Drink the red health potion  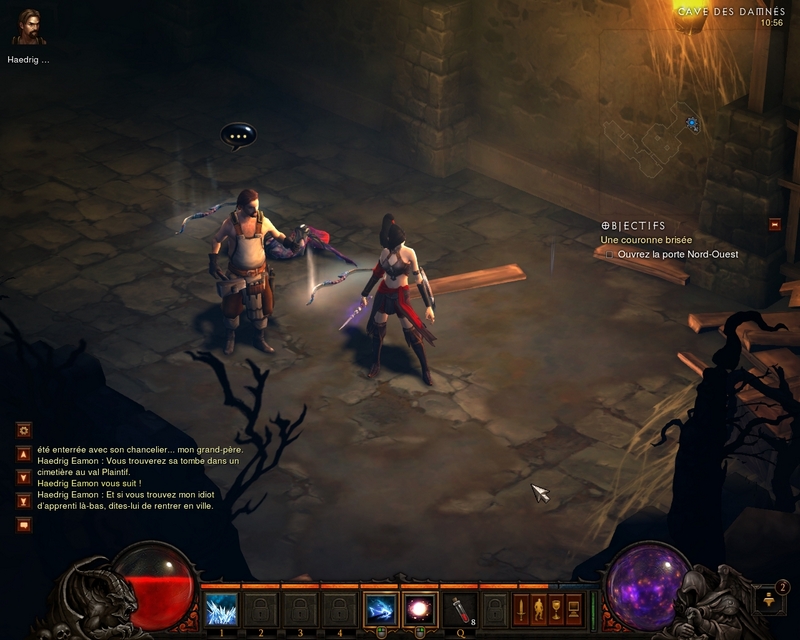[x=459, y=608]
